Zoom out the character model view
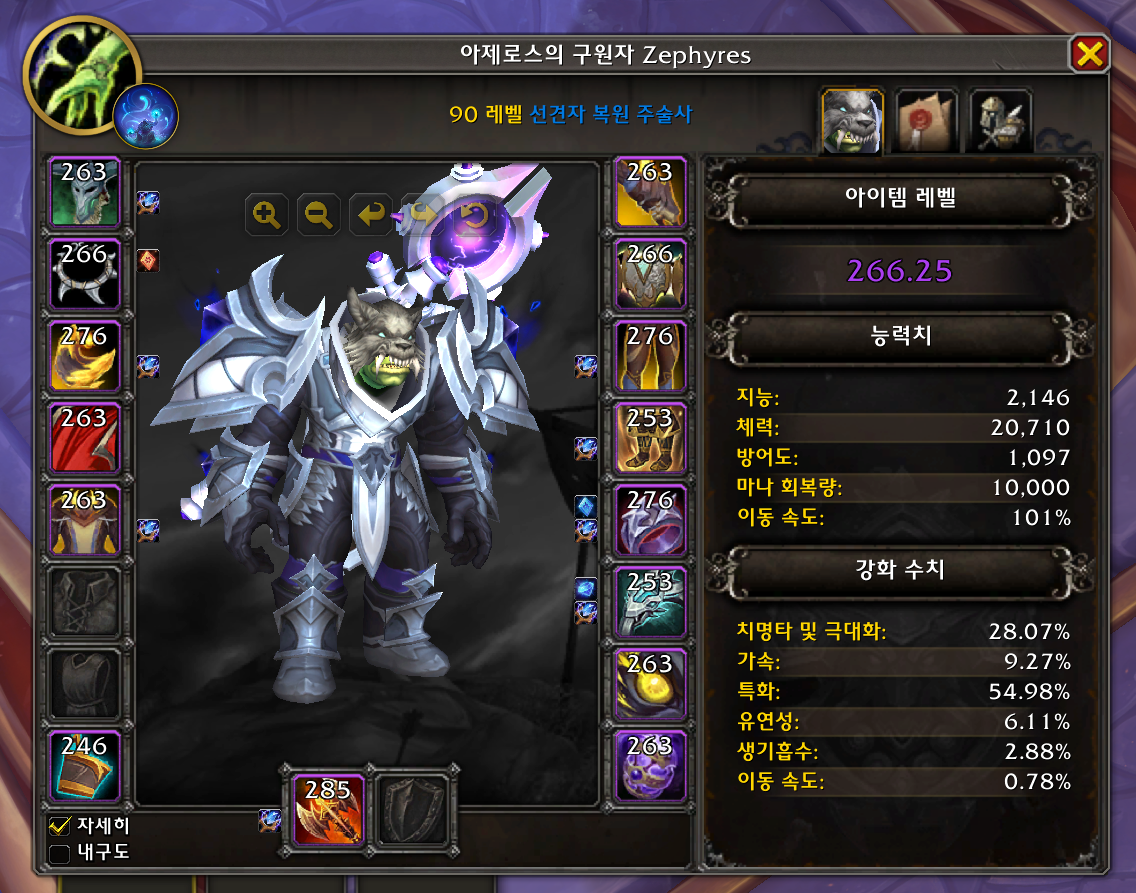This screenshot has height=893, width=1136. (x=319, y=214)
